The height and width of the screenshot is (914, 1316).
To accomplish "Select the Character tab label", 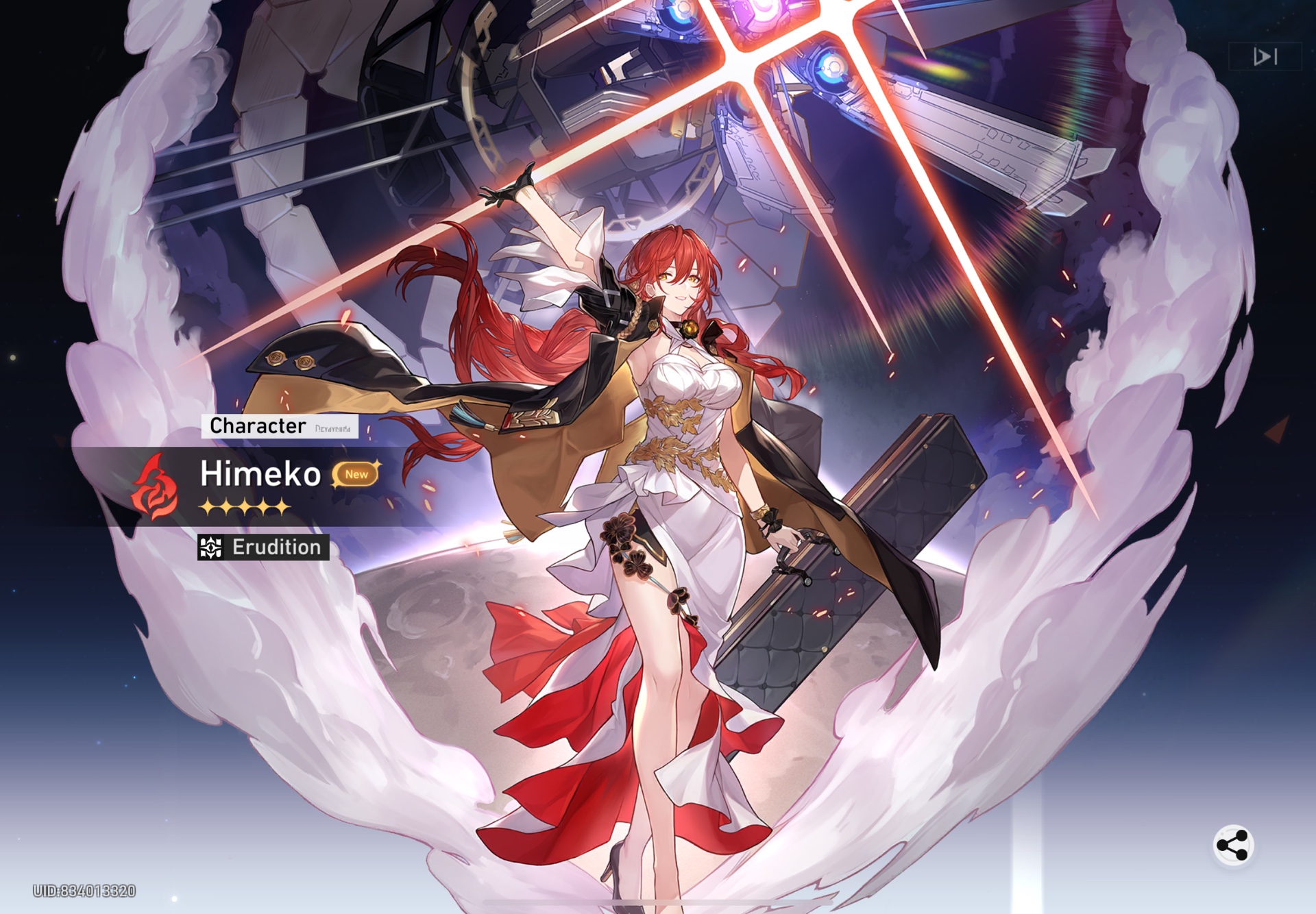I will [260, 427].
